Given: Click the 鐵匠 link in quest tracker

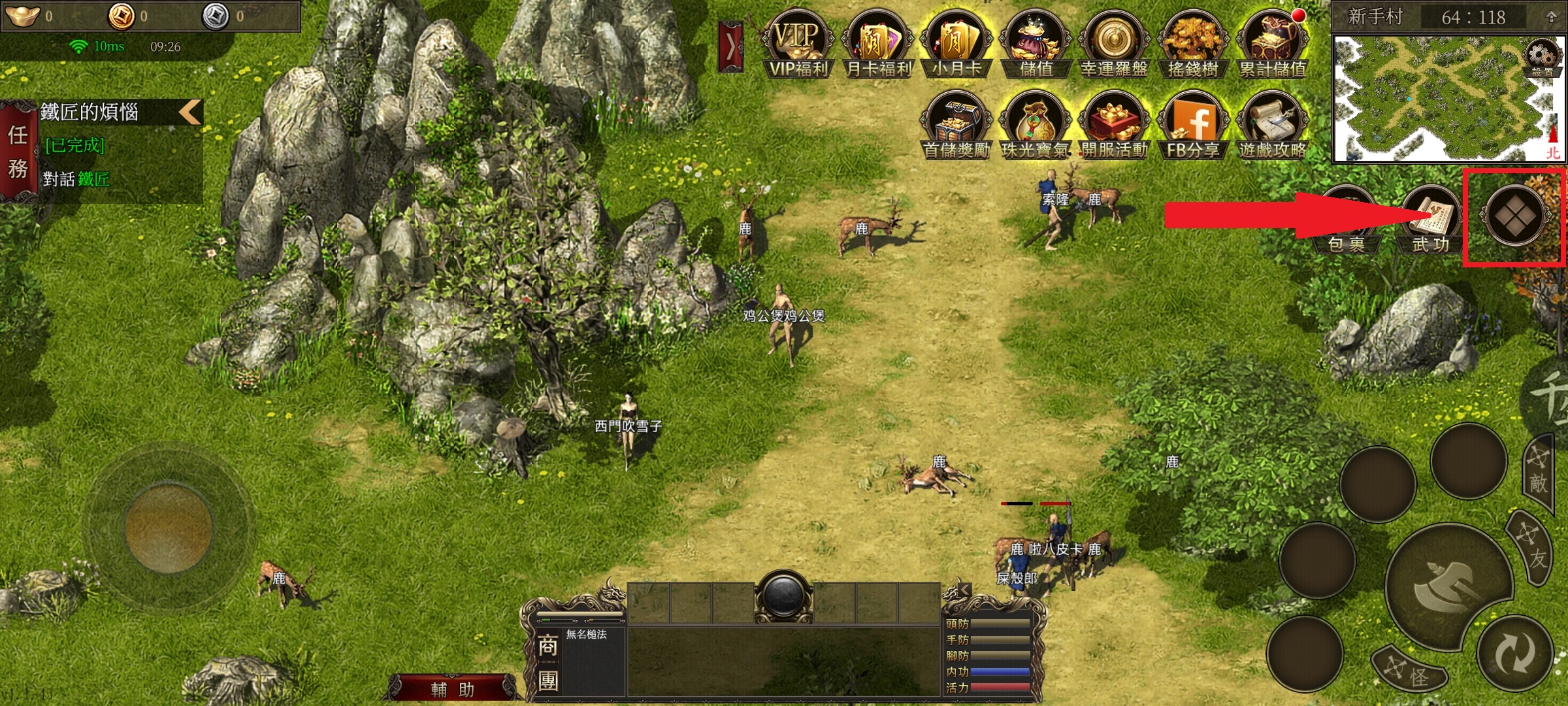Looking at the screenshot, I should coord(93,179).
